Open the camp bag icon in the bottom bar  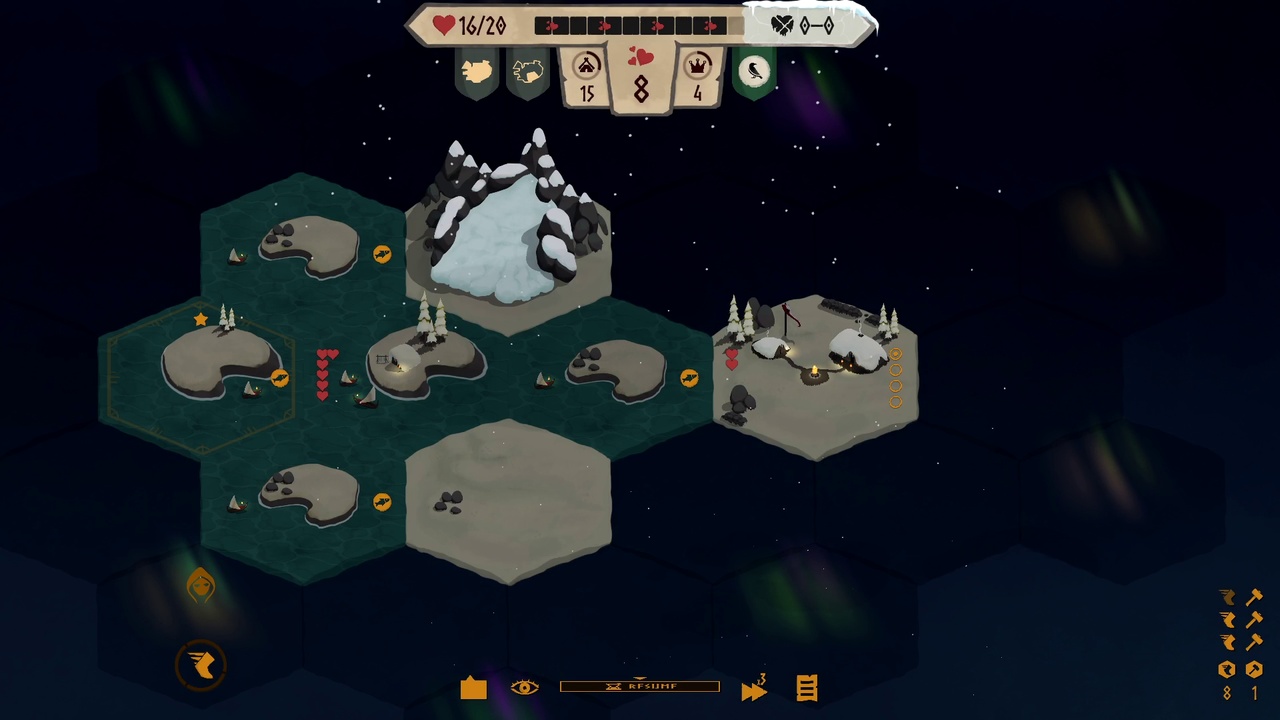(x=472, y=688)
